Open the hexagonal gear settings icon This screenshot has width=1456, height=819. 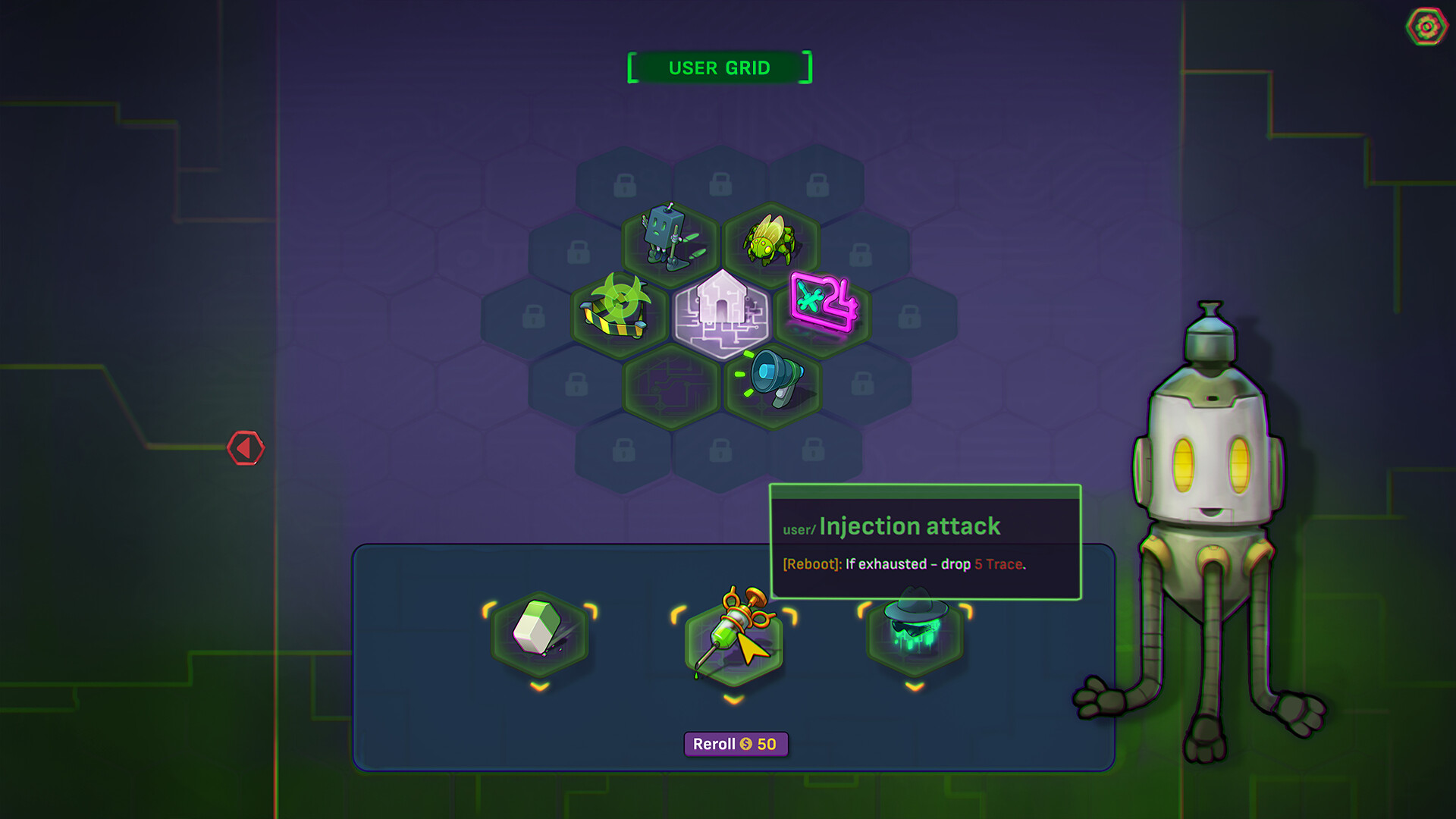pos(1426,27)
